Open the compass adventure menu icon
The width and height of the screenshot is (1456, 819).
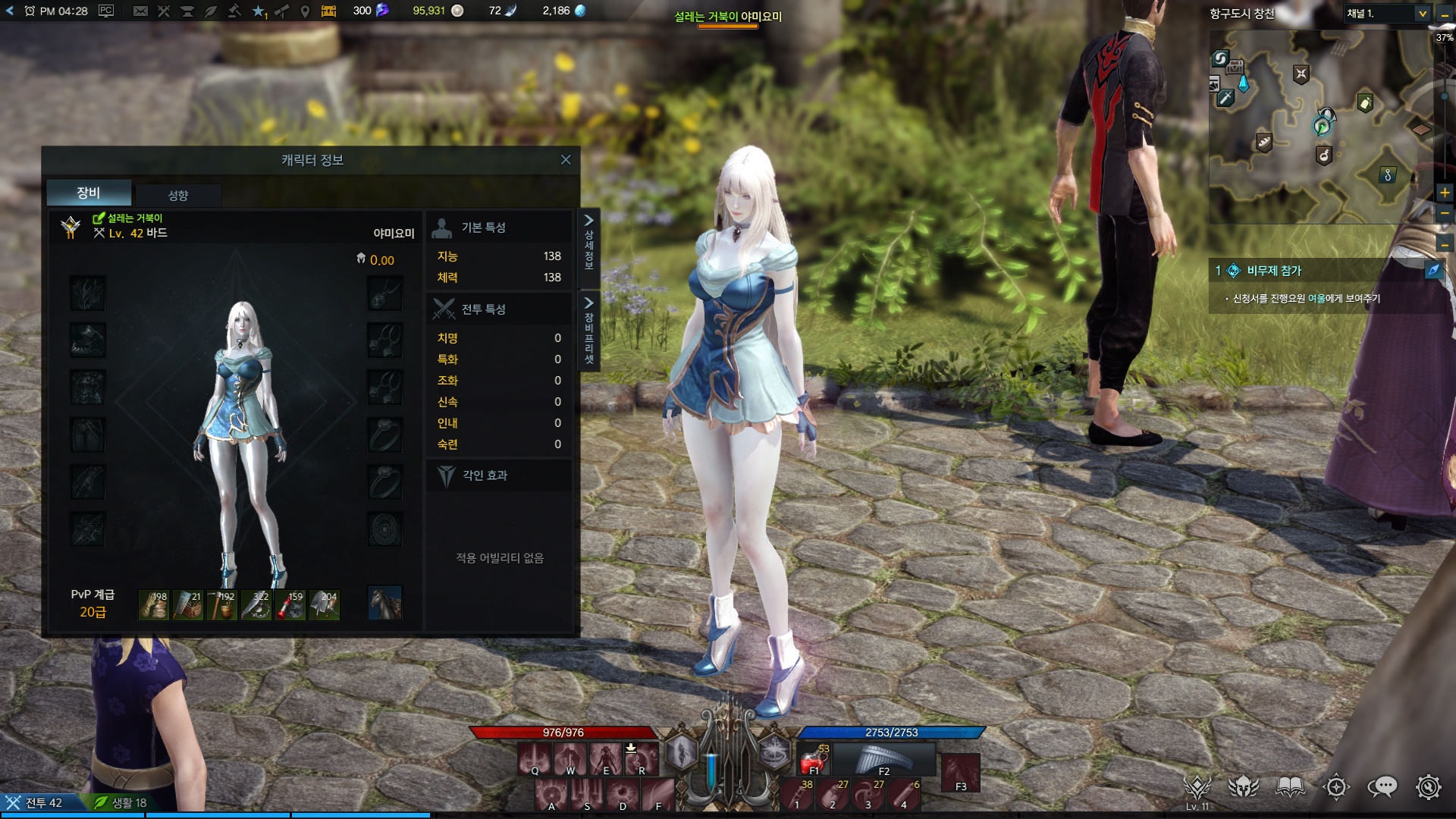pos(1336,787)
